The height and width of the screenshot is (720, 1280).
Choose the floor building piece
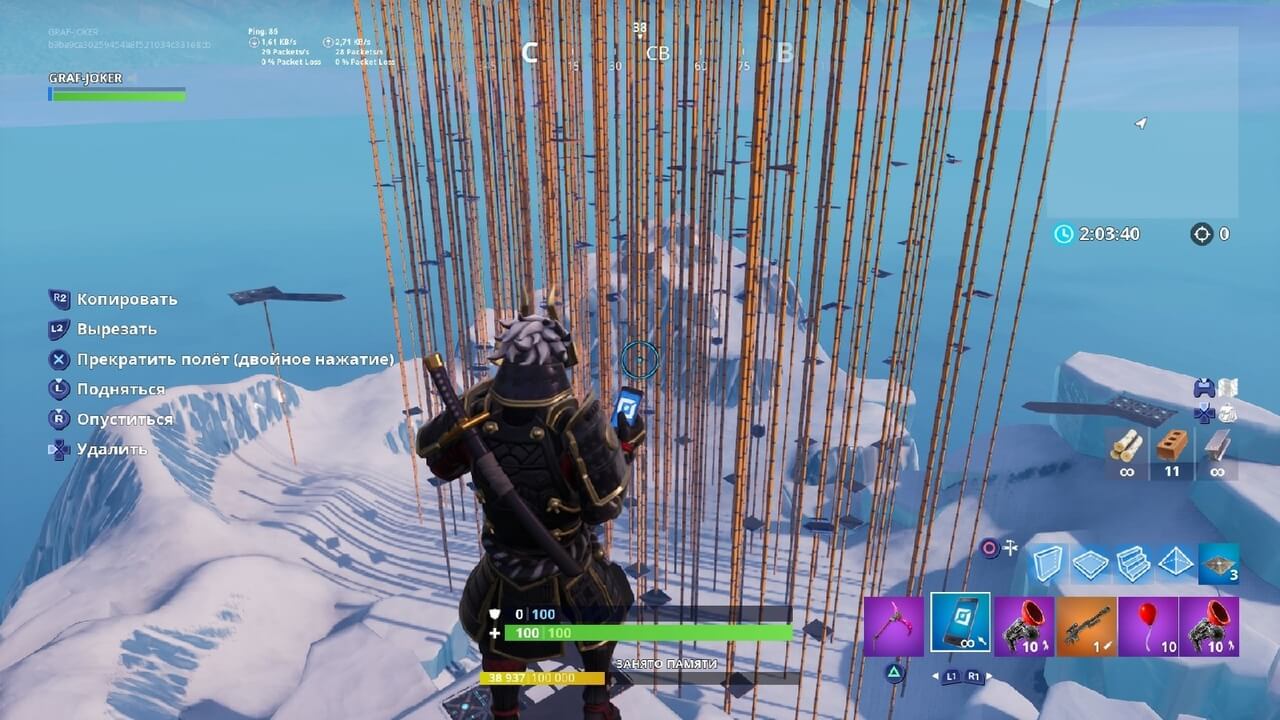[1091, 564]
